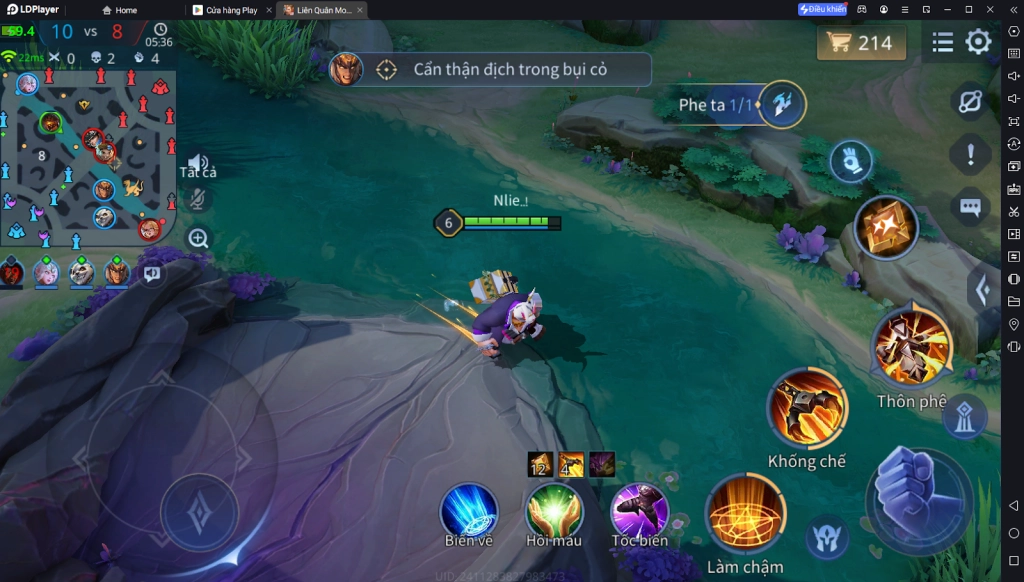Switch to the Cửa hàng Play tab
Image resolution: width=1024 pixels, height=582 pixels.
232,10
